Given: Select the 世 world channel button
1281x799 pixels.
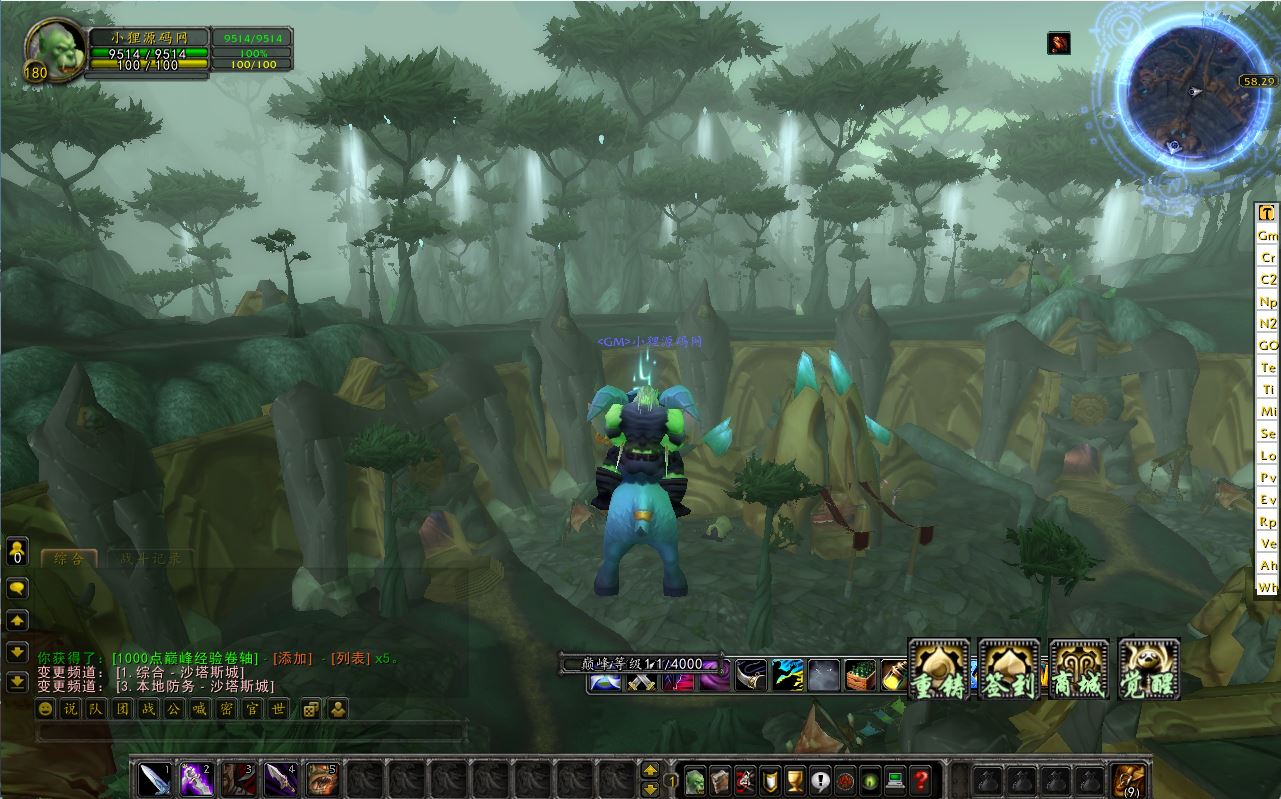Looking at the screenshot, I should (x=279, y=709).
